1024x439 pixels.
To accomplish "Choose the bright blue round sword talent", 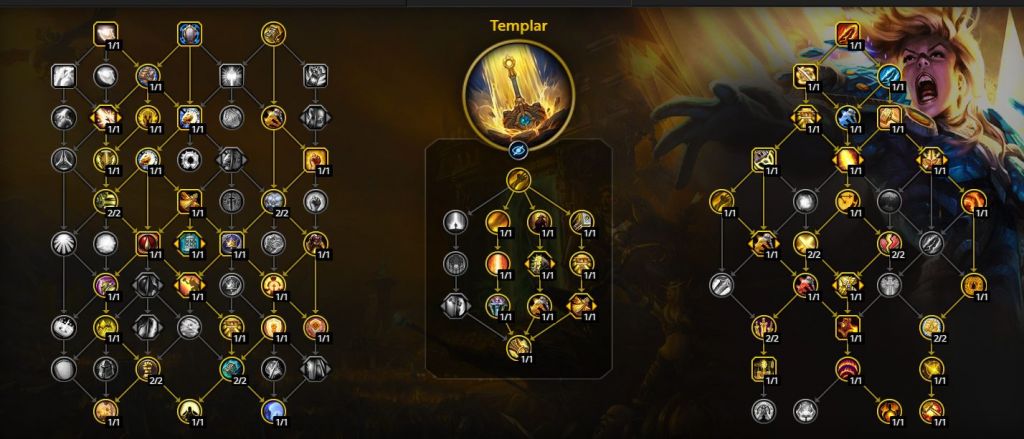I will pos(889,74).
